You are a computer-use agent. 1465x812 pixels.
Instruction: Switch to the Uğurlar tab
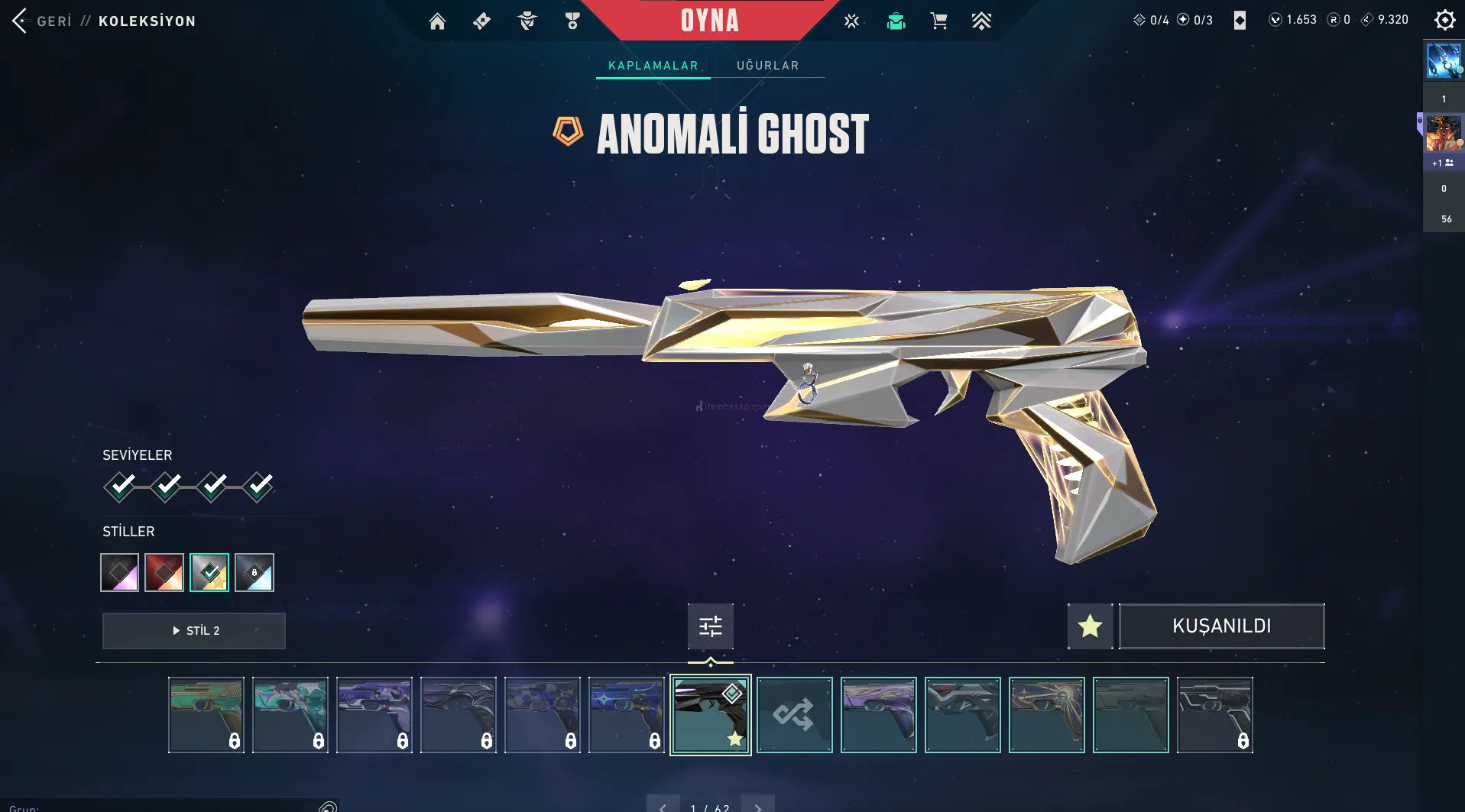(x=767, y=66)
